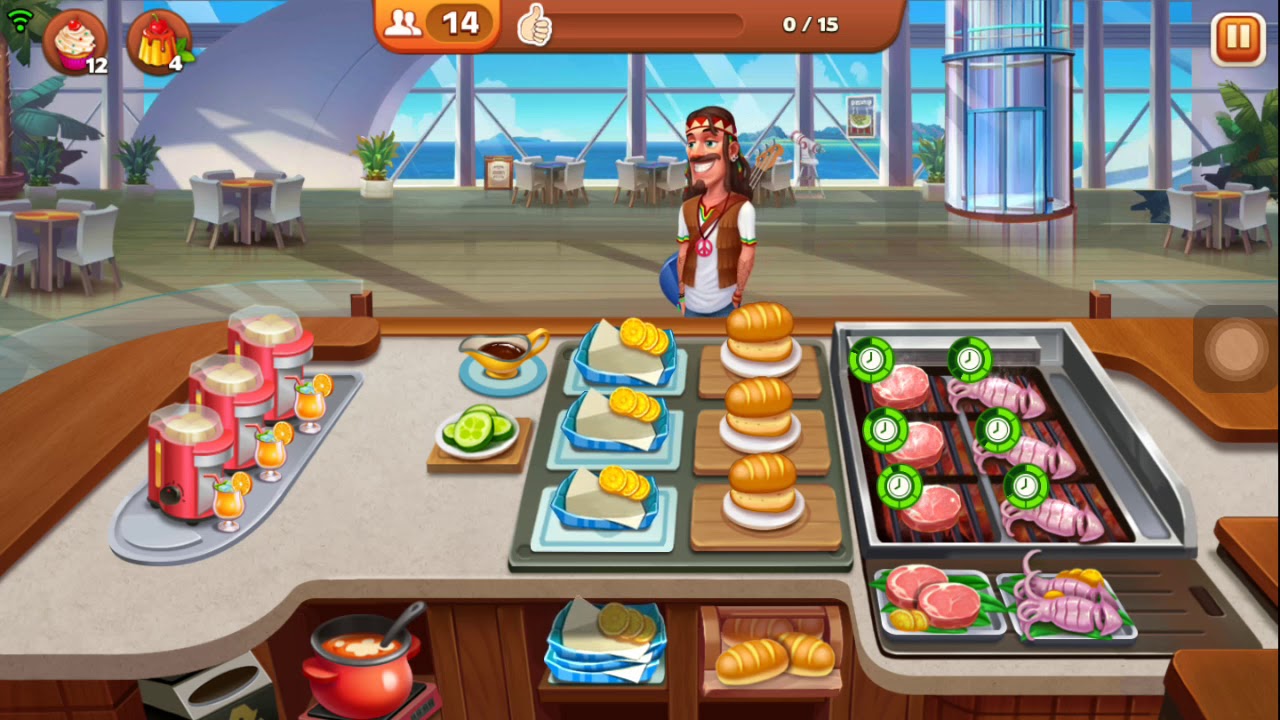Screen dimensions: 1280x720
Task: Click the thumbs-up icon on progress bar
Action: click(x=536, y=24)
